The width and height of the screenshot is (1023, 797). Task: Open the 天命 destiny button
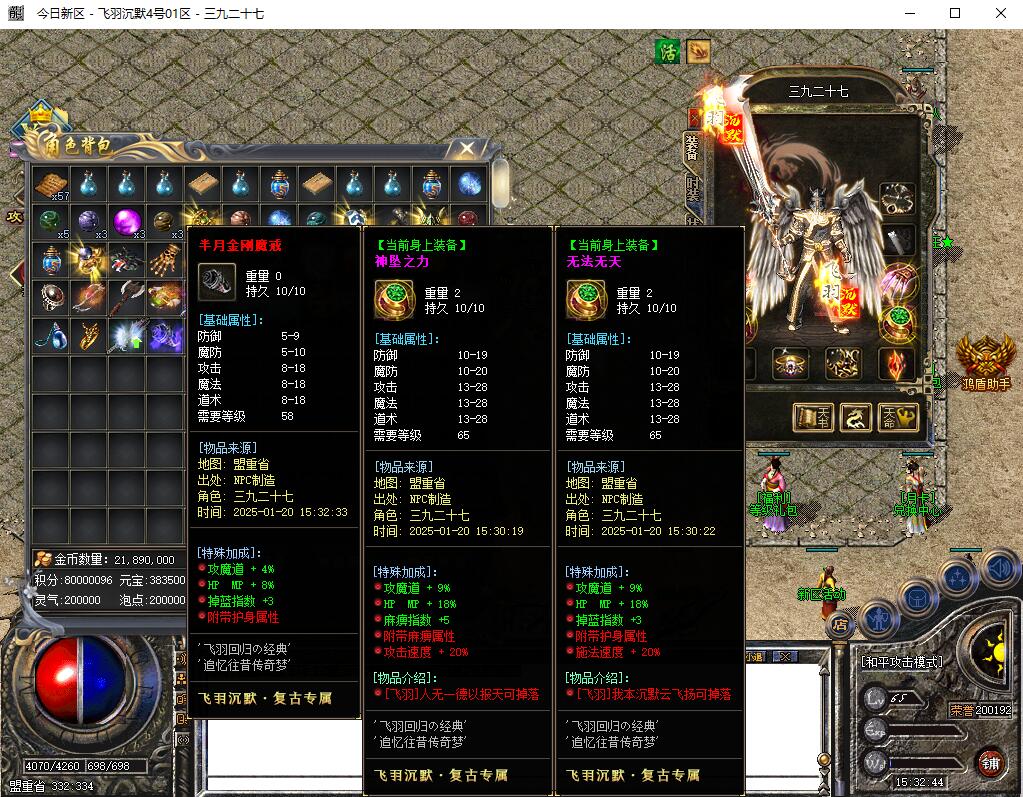[x=899, y=417]
